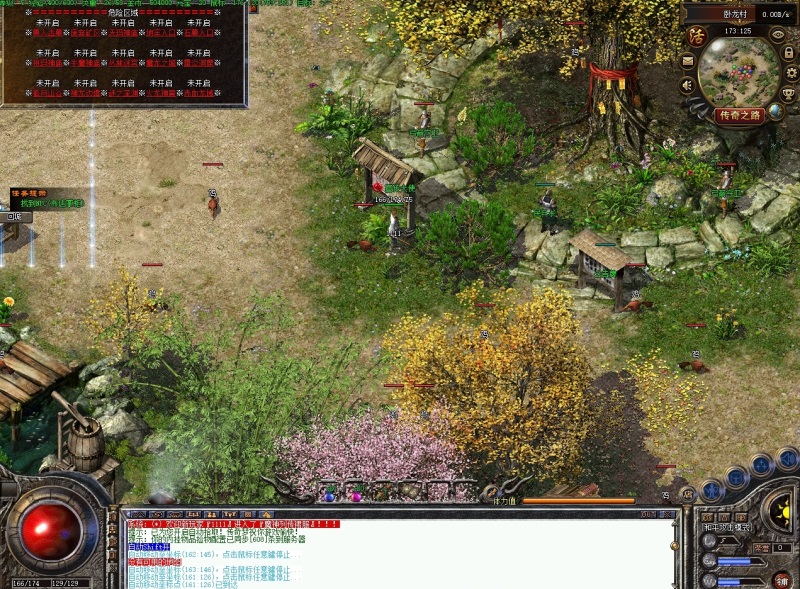Click the 传奇之路 button
Viewport: 800px width, 589px height.
pyautogui.click(x=740, y=115)
